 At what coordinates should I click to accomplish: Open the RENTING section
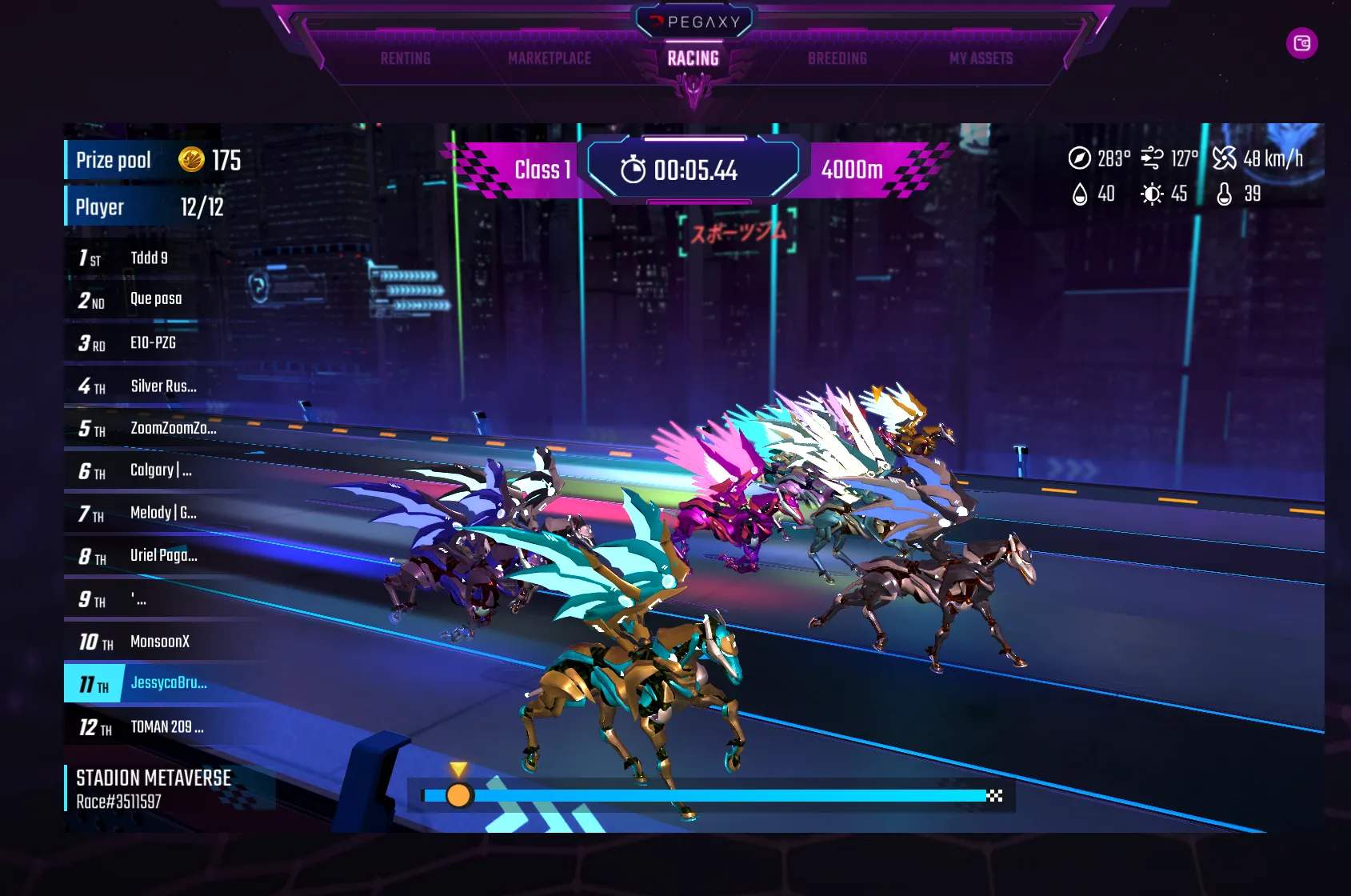click(406, 58)
